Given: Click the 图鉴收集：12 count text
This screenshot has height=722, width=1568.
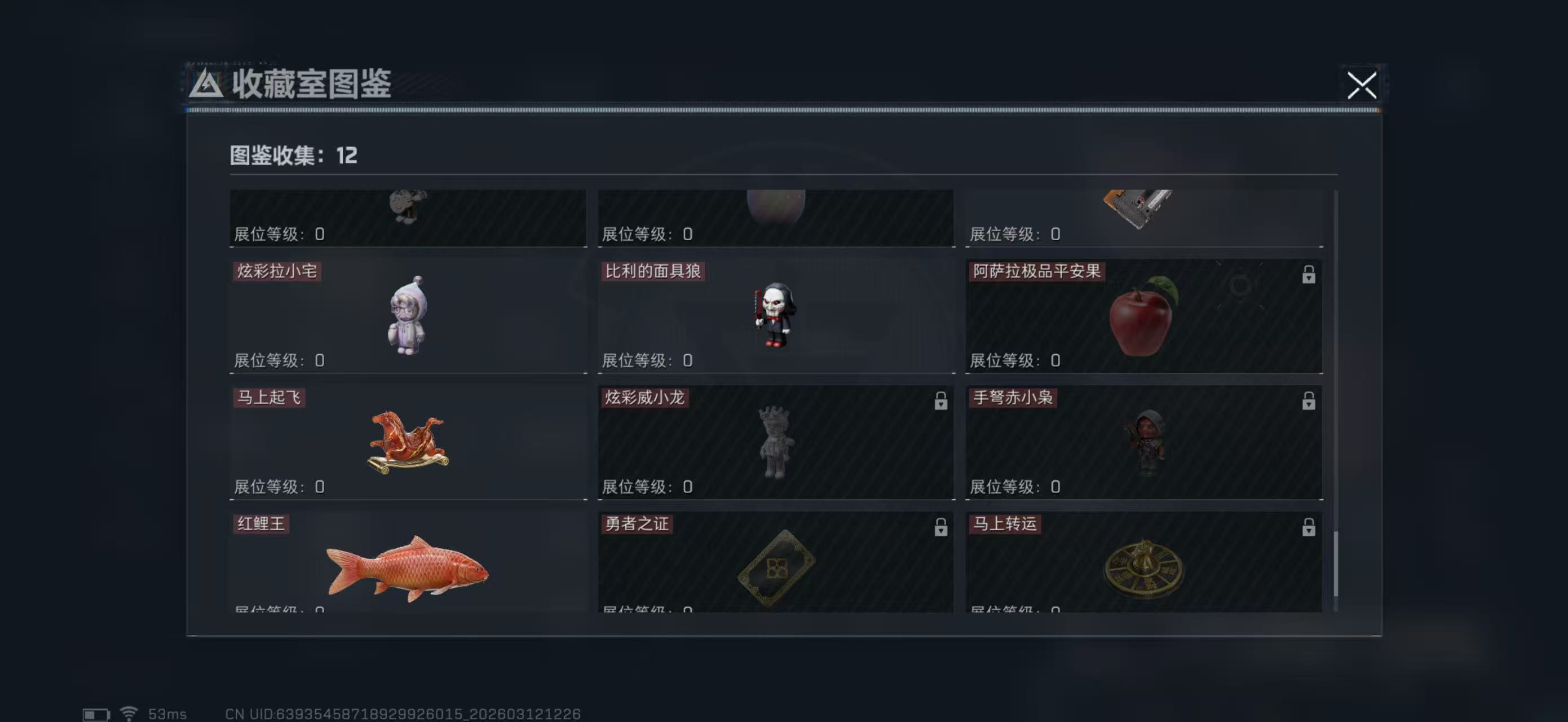Looking at the screenshot, I should point(291,156).
